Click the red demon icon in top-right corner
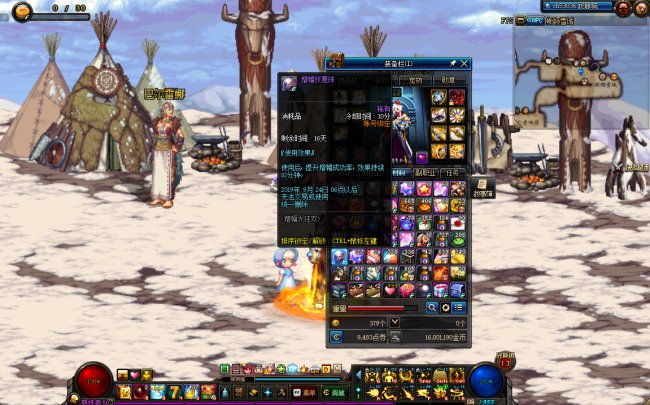This screenshot has width=650, height=405. (622, 8)
